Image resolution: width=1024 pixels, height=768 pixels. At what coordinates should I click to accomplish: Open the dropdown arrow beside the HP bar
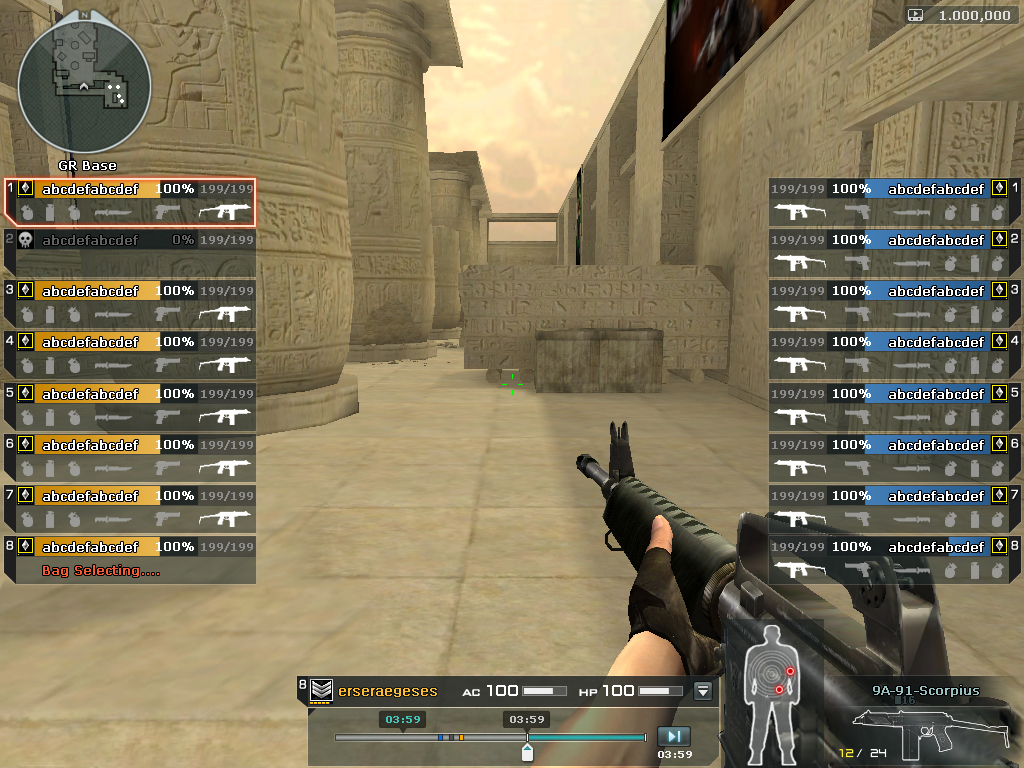(x=703, y=690)
